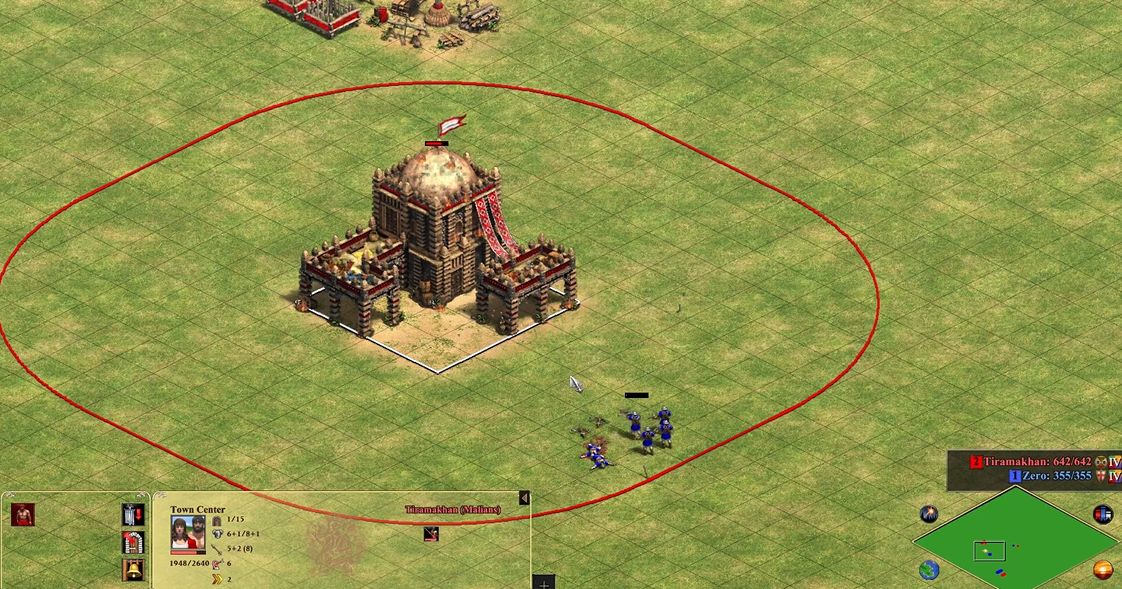The image size is (1122, 589).
Task: Click the red and blue banners minimap button
Action: click(1103, 514)
